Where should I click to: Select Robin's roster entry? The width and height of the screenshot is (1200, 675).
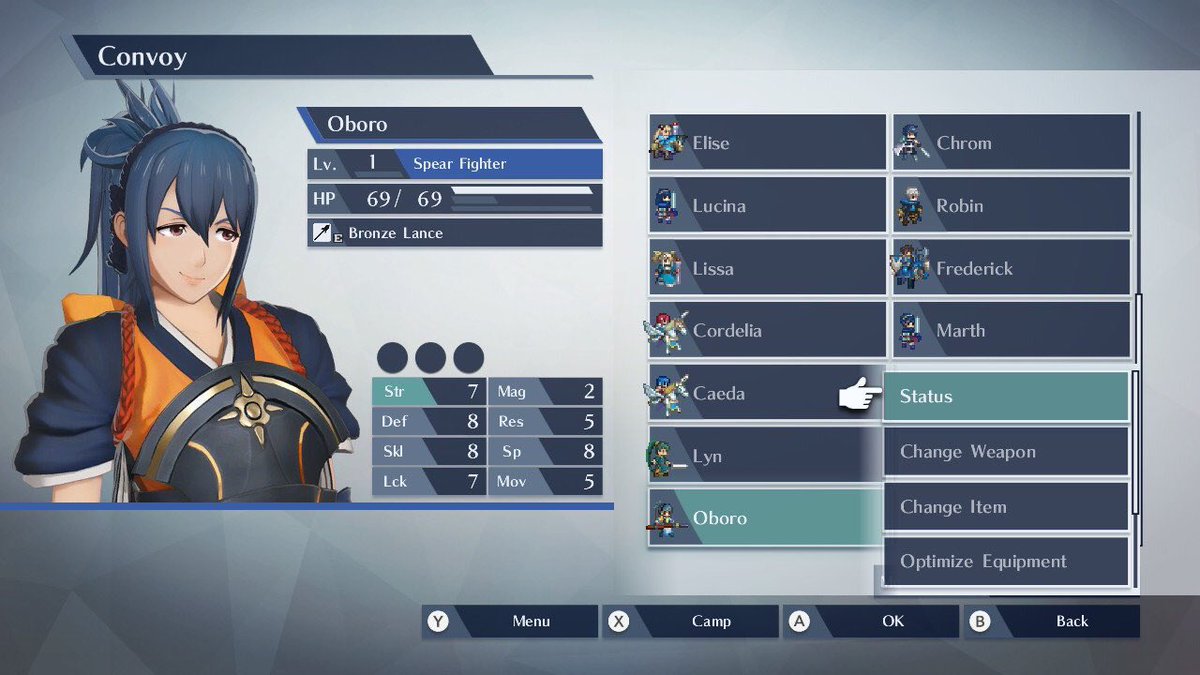pos(1011,206)
